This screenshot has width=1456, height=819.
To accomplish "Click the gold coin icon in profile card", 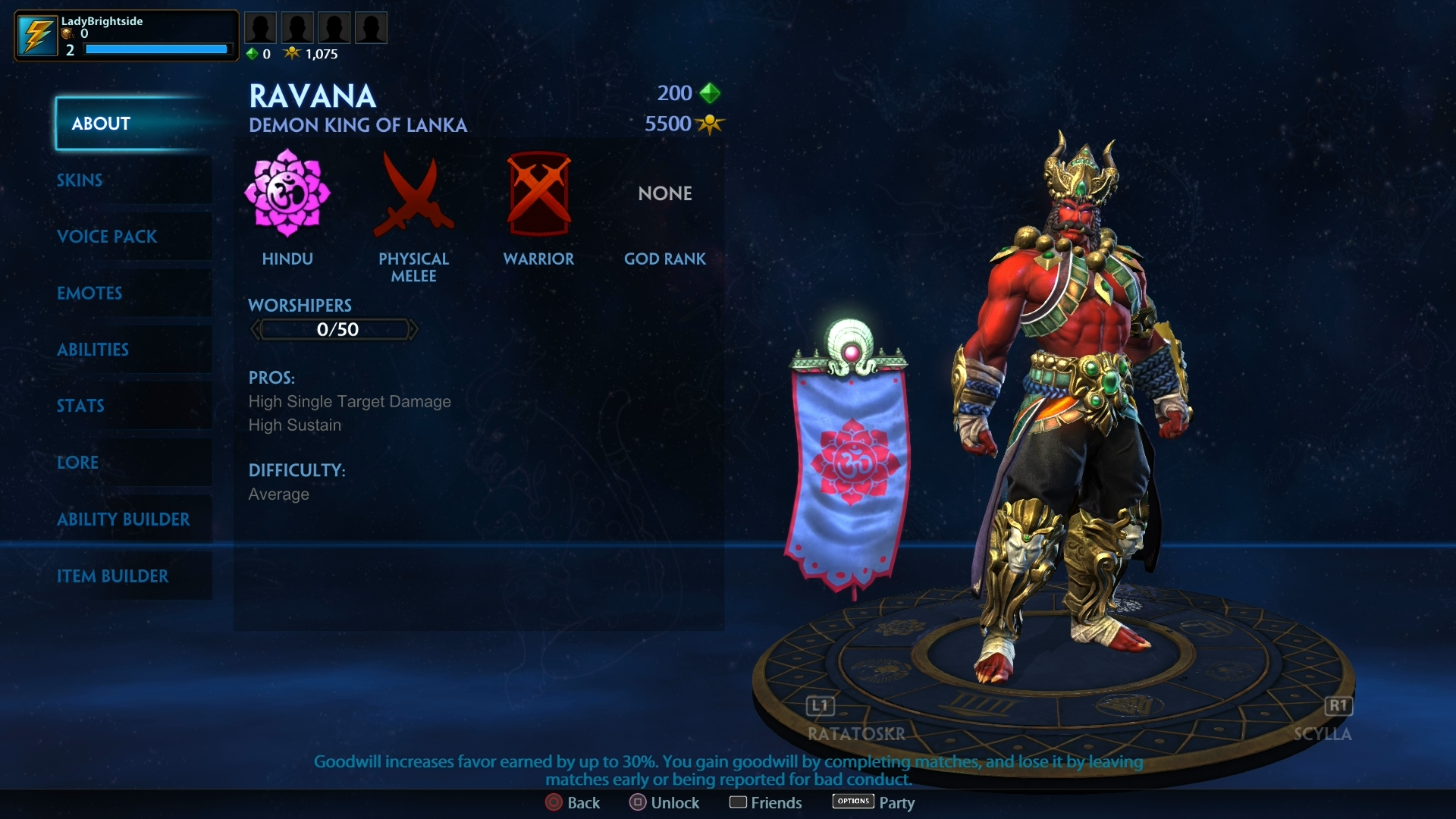I will pos(67,34).
